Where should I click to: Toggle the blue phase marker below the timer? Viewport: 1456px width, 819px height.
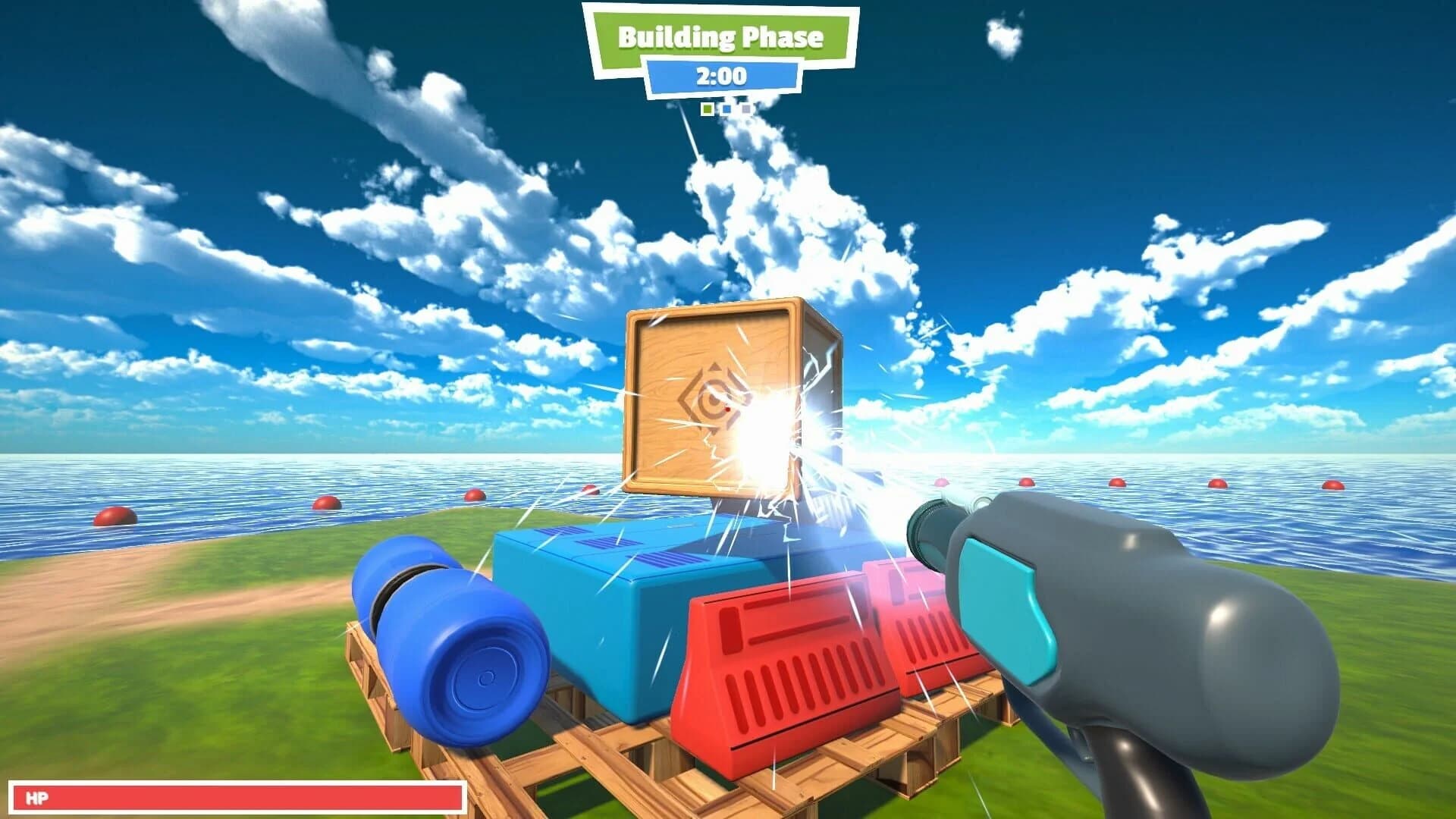click(727, 109)
